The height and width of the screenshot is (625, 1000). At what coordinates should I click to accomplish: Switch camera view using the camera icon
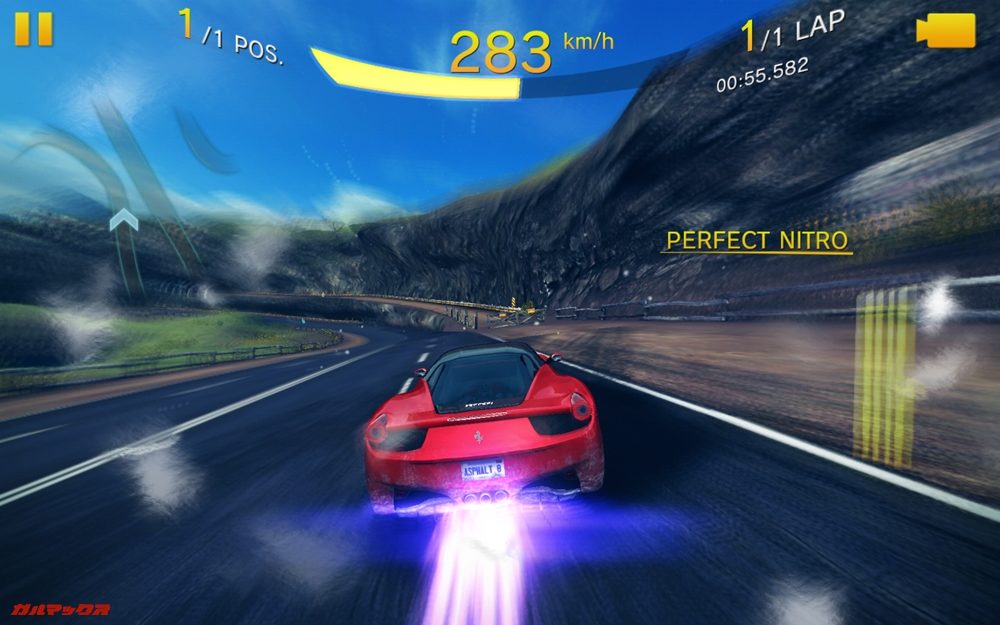point(946,30)
